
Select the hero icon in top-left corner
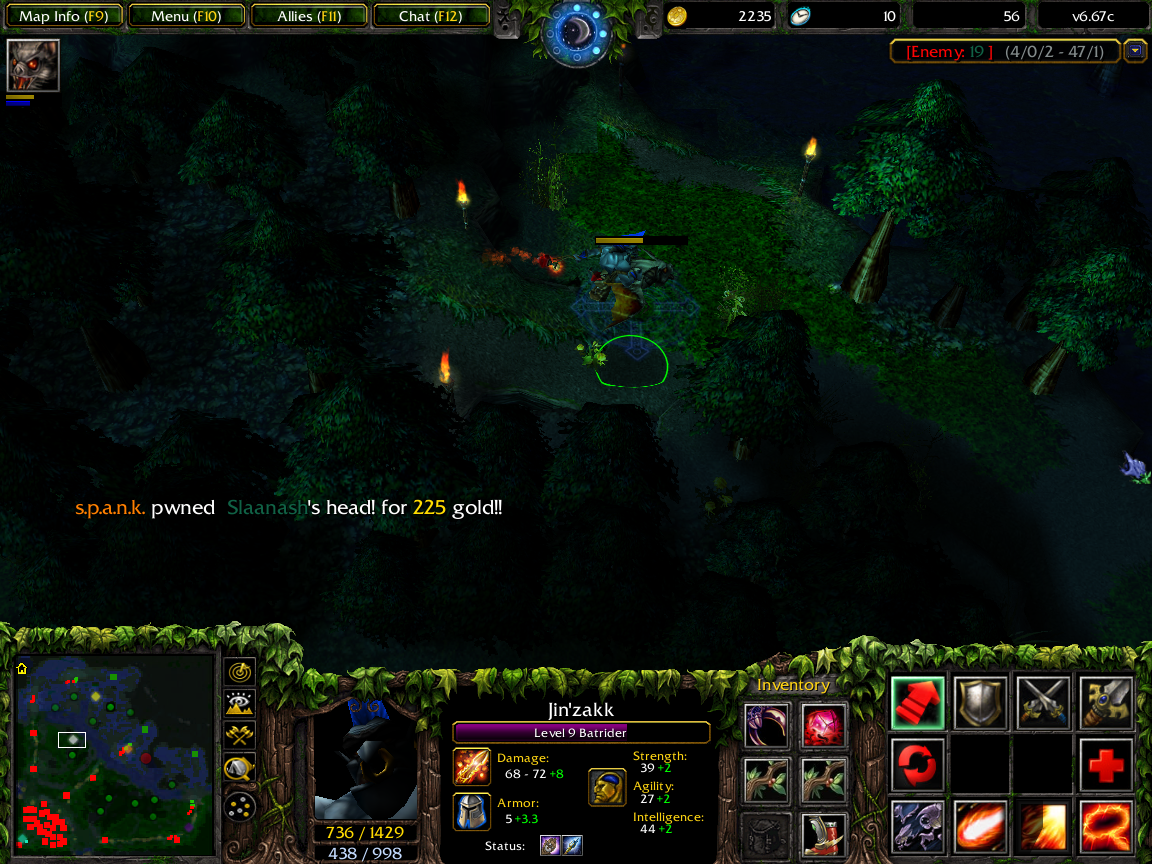pos(33,66)
